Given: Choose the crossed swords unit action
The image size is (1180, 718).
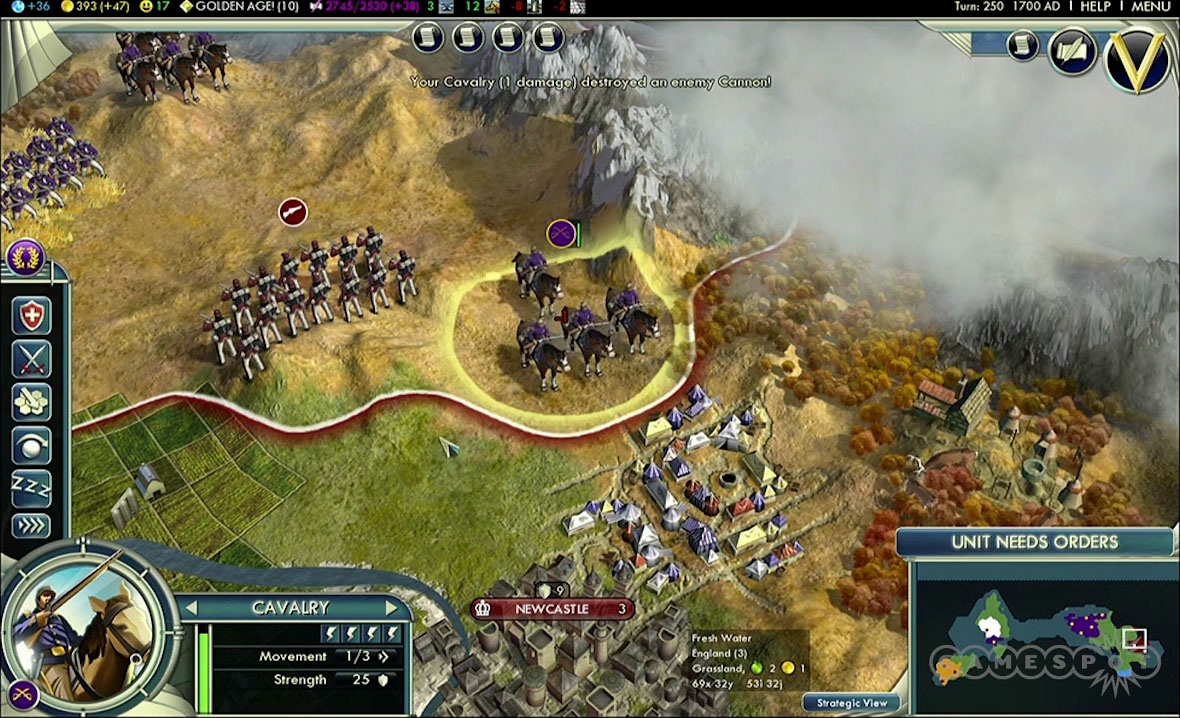Looking at the screenshot, I should [x=31, y=359].
